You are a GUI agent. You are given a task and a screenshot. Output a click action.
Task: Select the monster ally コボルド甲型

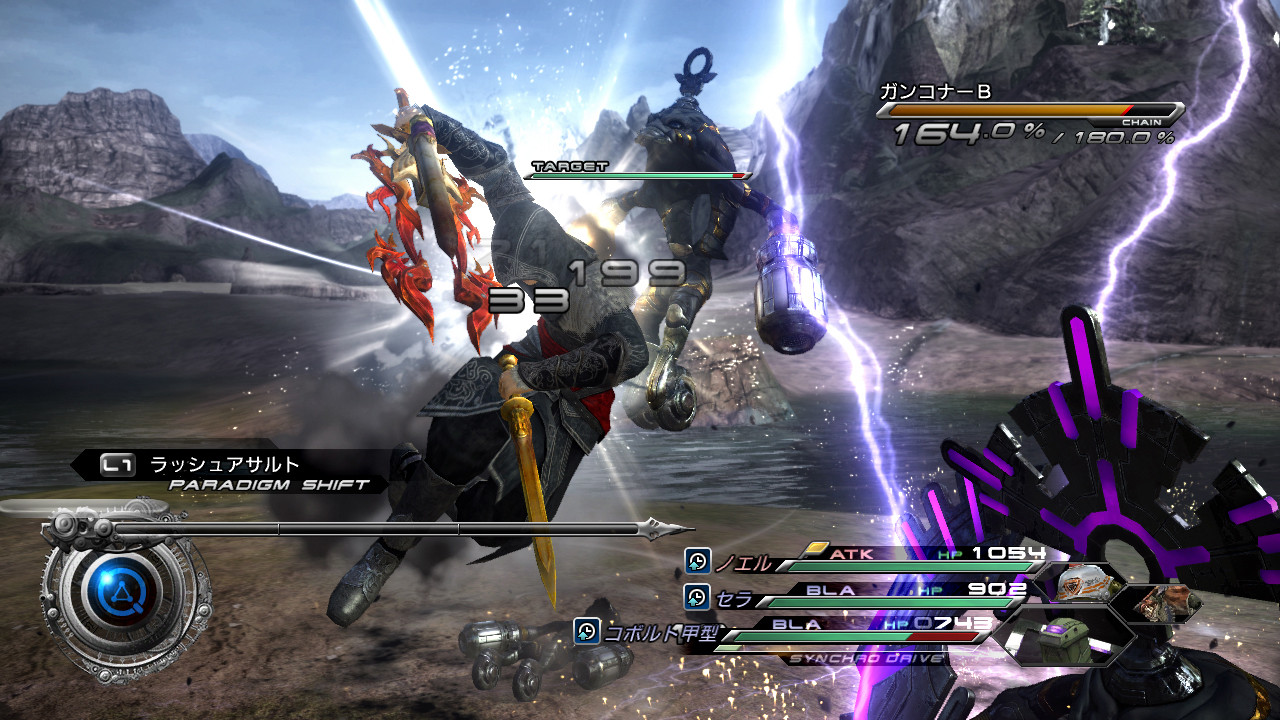point(653,632)
